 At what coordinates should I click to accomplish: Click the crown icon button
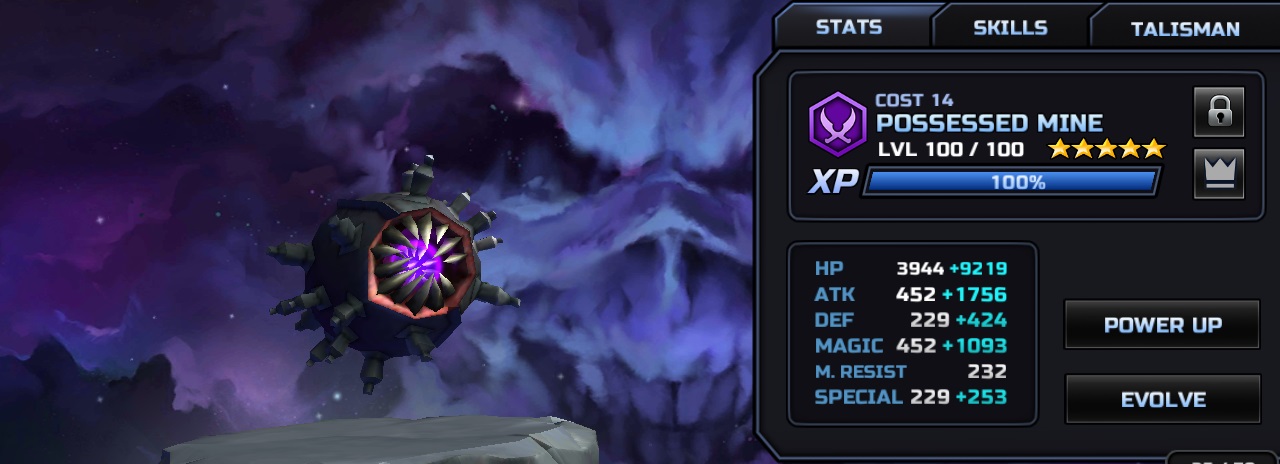pos(1218,173)
